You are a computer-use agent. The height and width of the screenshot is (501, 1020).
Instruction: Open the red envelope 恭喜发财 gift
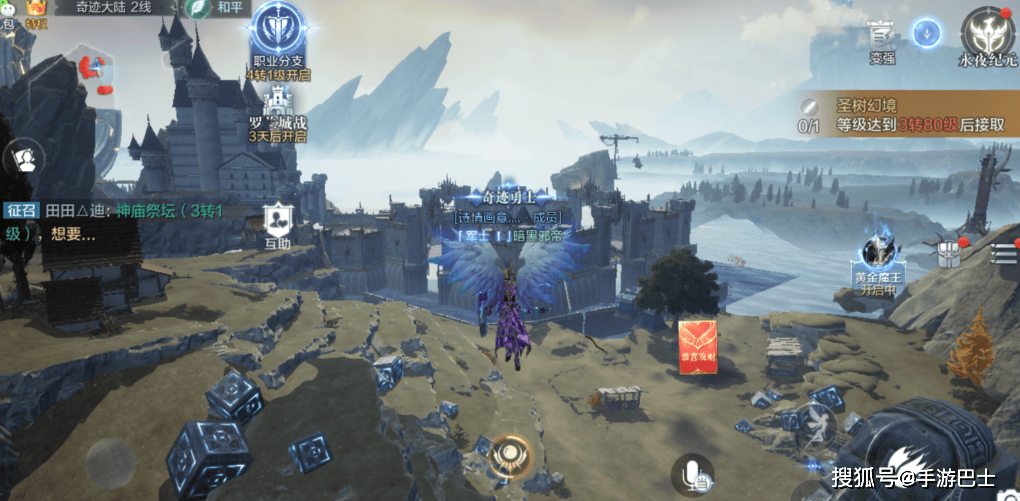700,348
